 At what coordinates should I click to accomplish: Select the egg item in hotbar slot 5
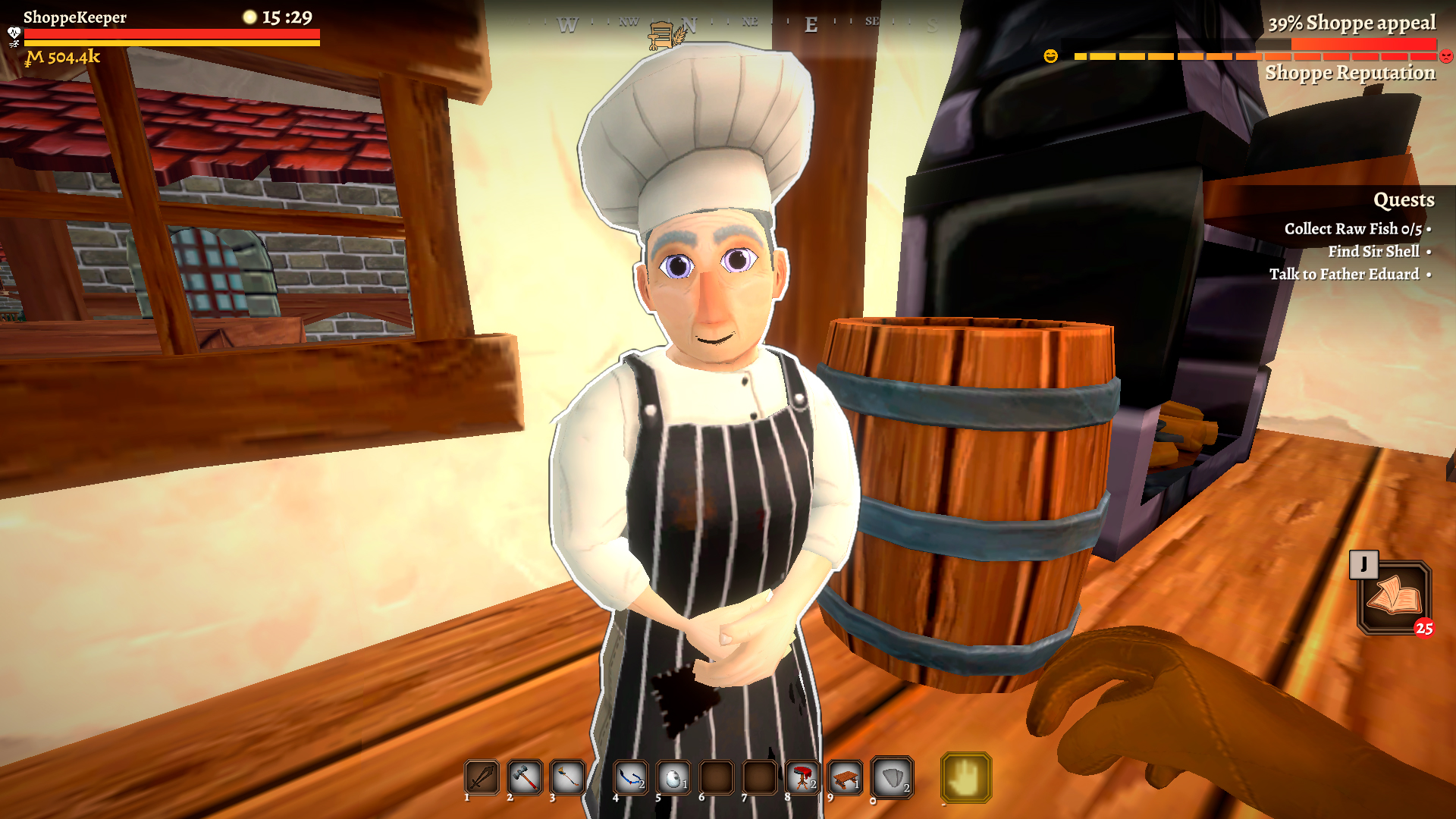(x=672, y=777)
